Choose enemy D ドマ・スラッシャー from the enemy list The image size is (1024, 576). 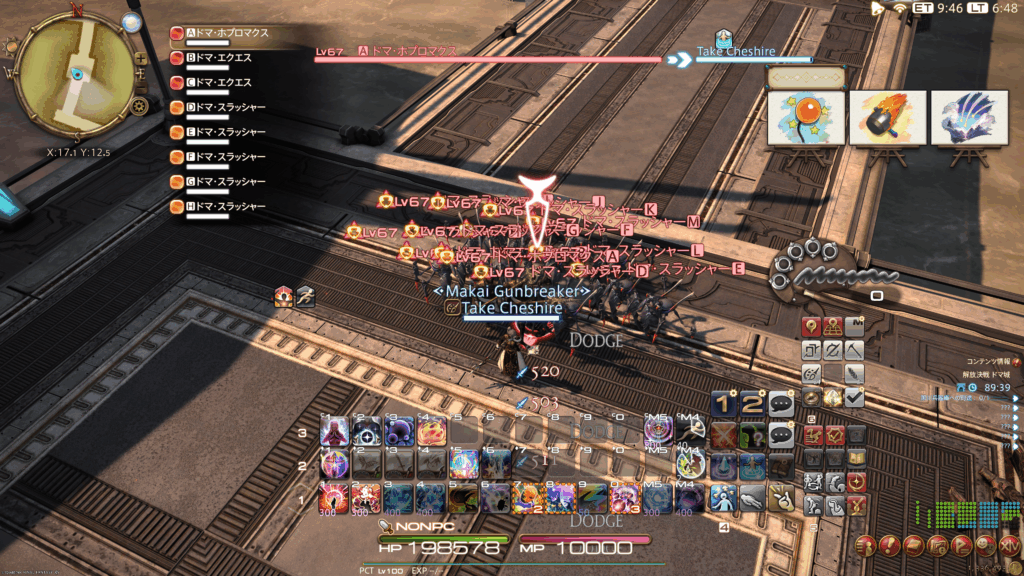point(224,107)
